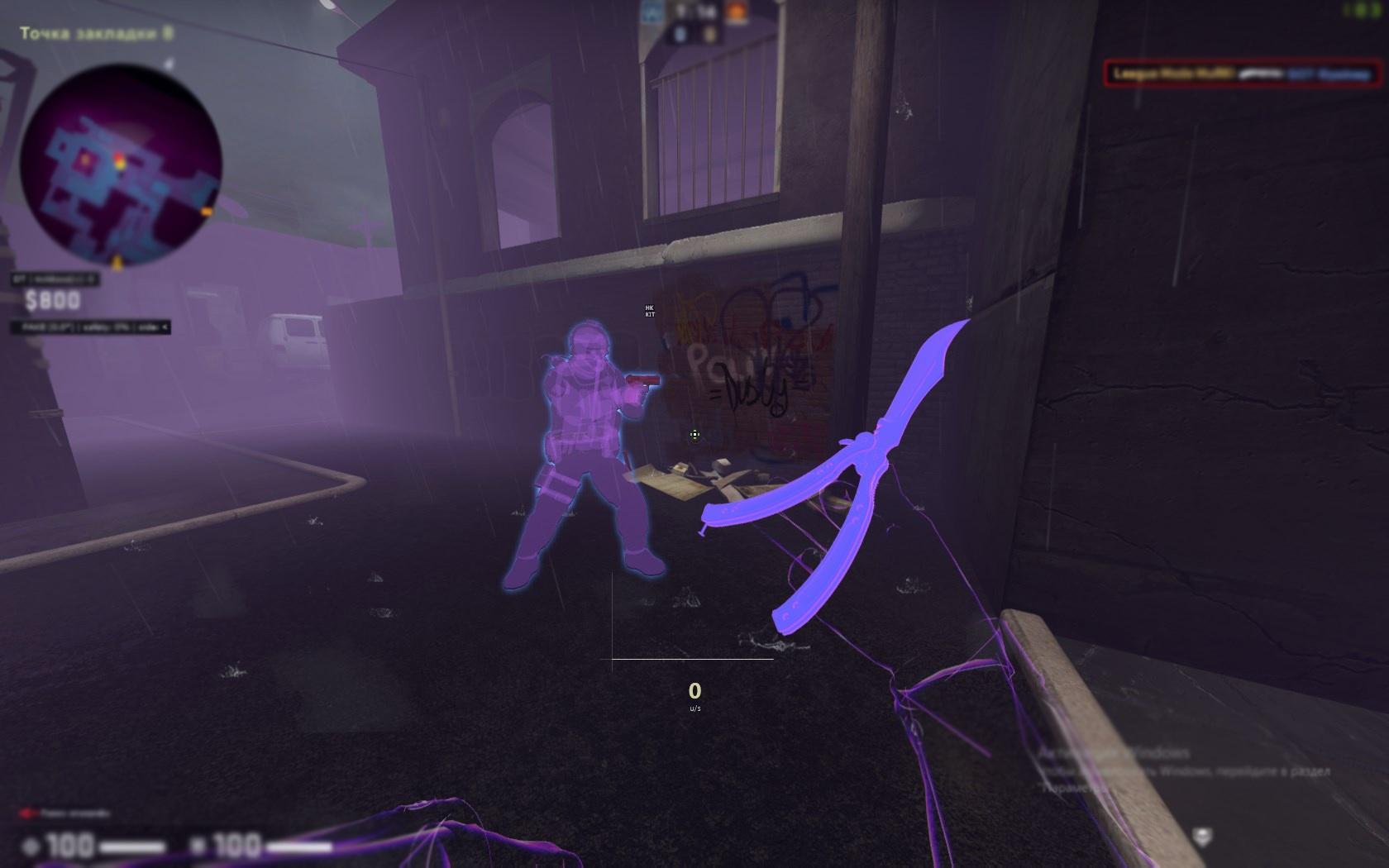The image size is (1389, 868).
Task: Select the kill feed entry outlined in red
Action: tap(1240, 74)
